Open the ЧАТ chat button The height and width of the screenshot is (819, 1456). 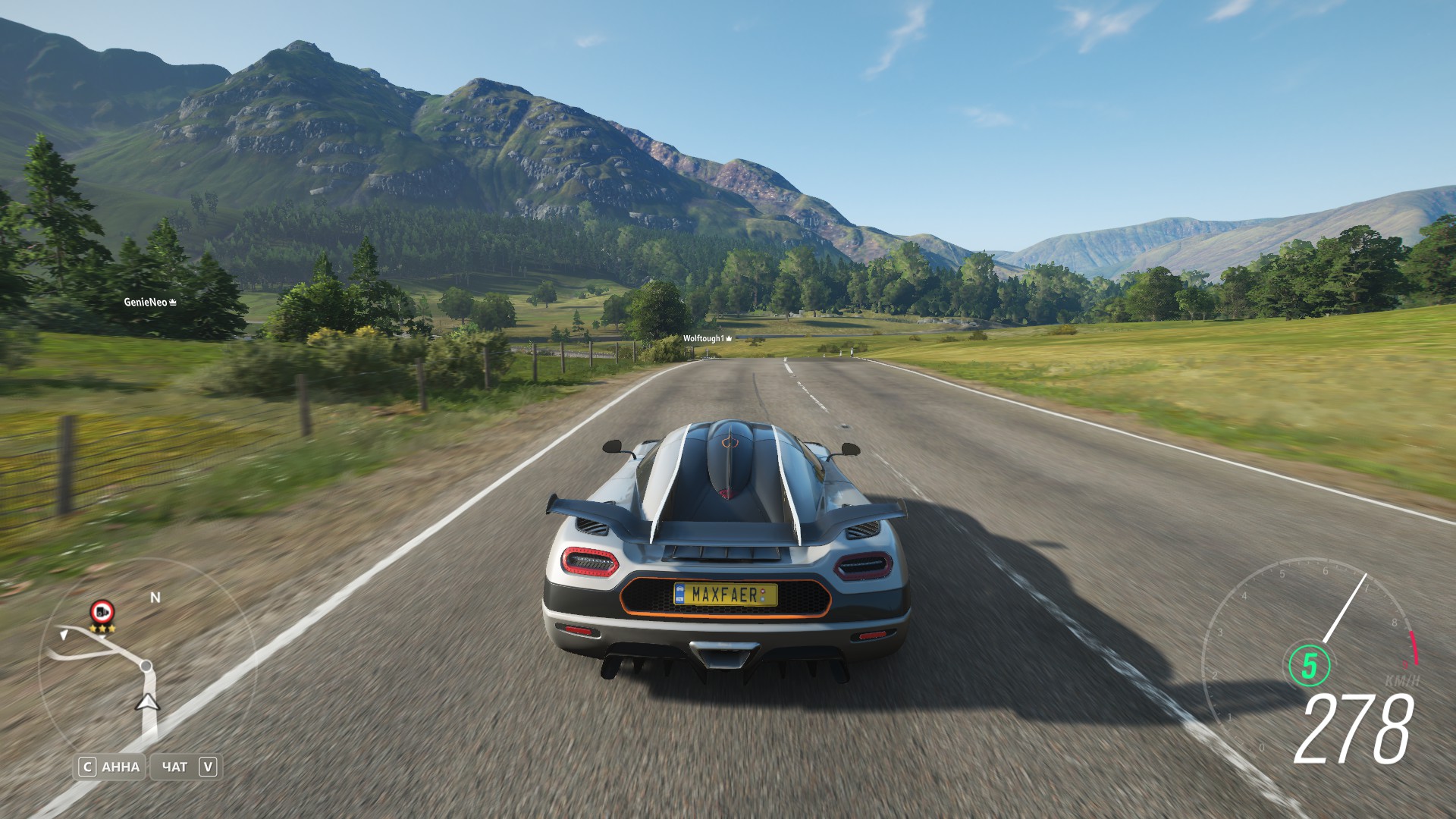tap(186, 767)
